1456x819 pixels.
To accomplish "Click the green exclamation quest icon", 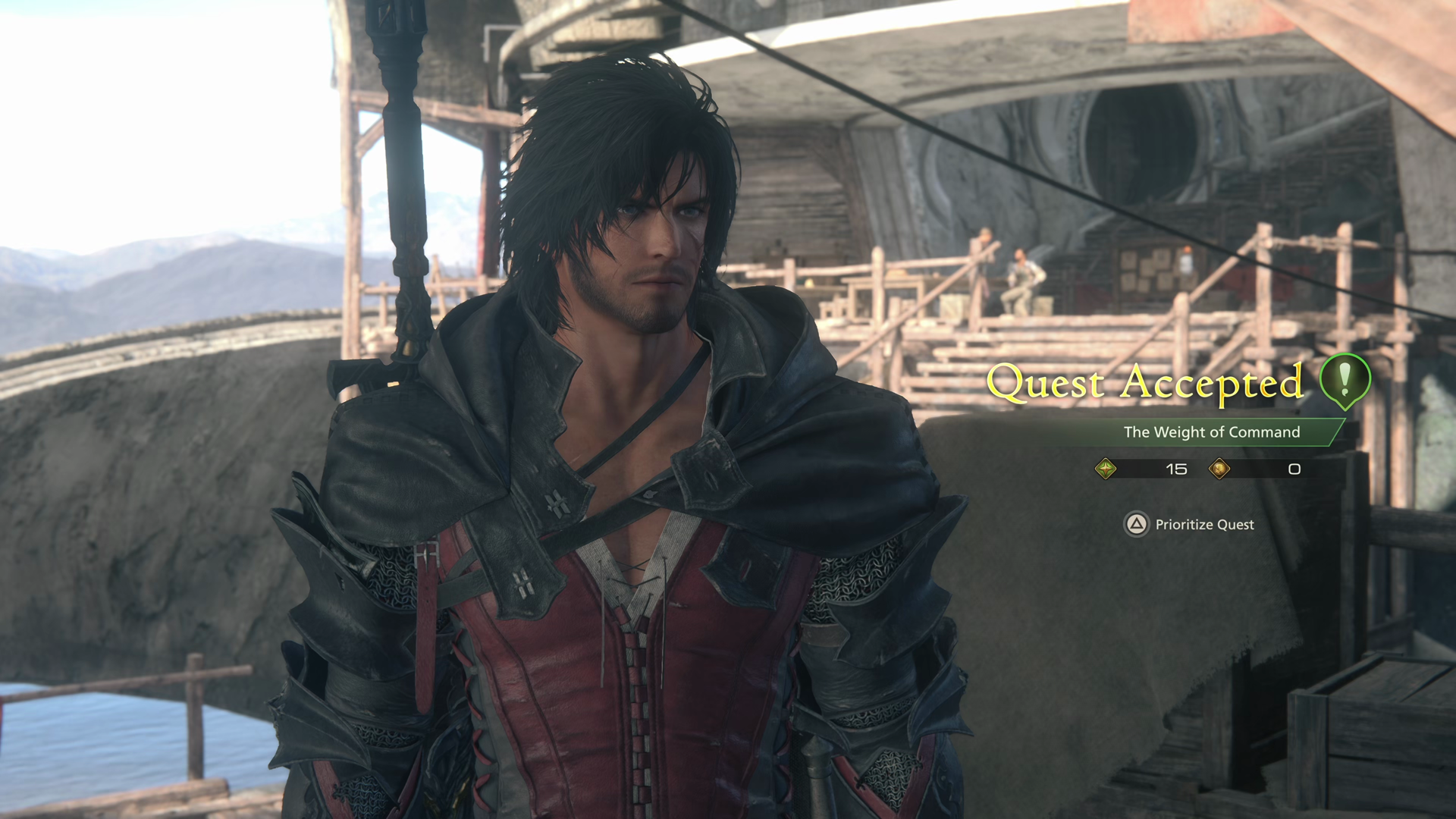I will point(1345,380).
